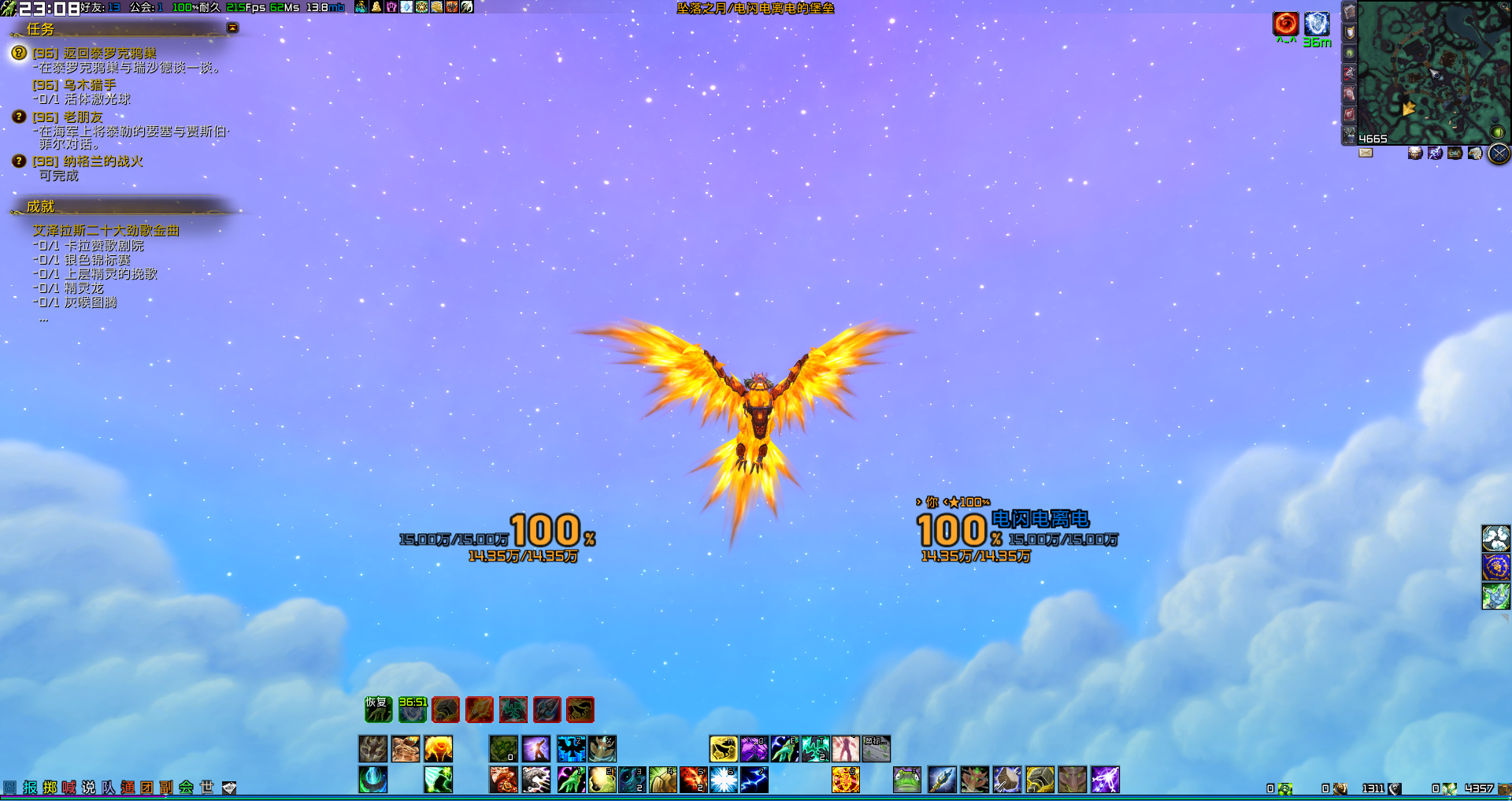
Task: Use the green frog action bar icon
Action: click(907, 780)
